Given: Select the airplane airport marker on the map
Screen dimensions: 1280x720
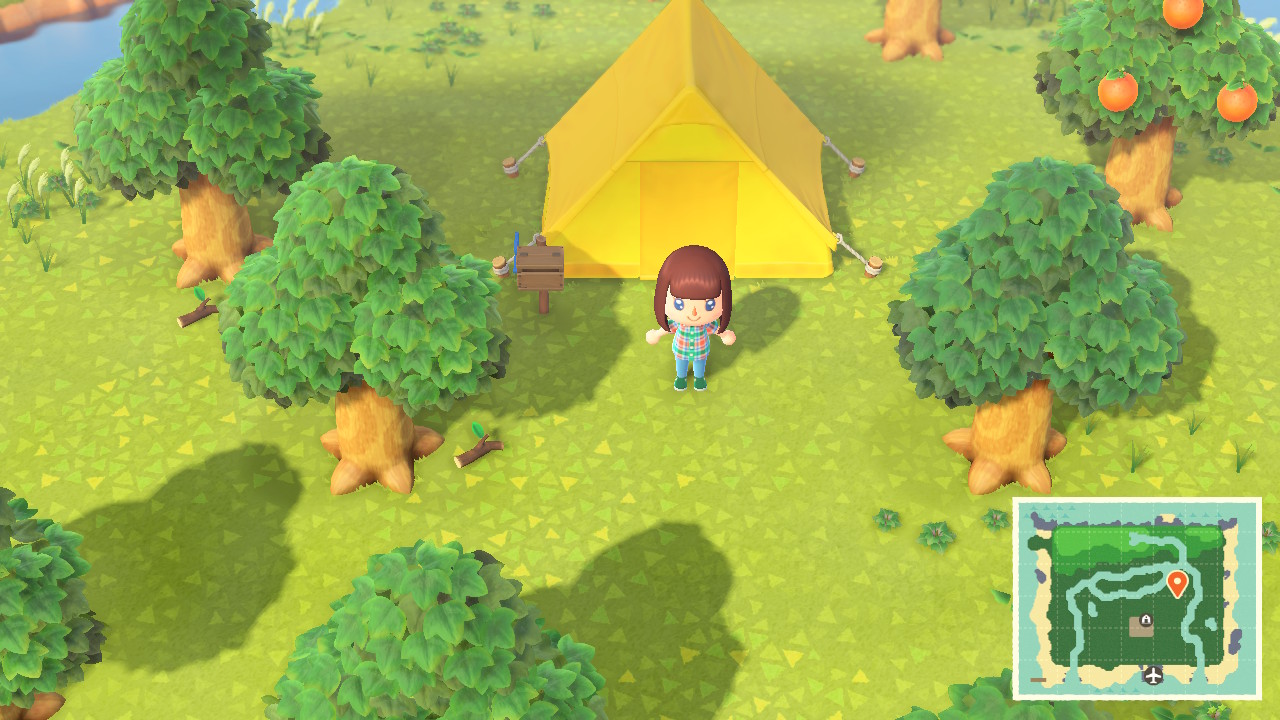Looking at the screenshot, I should coord(1153,676).
